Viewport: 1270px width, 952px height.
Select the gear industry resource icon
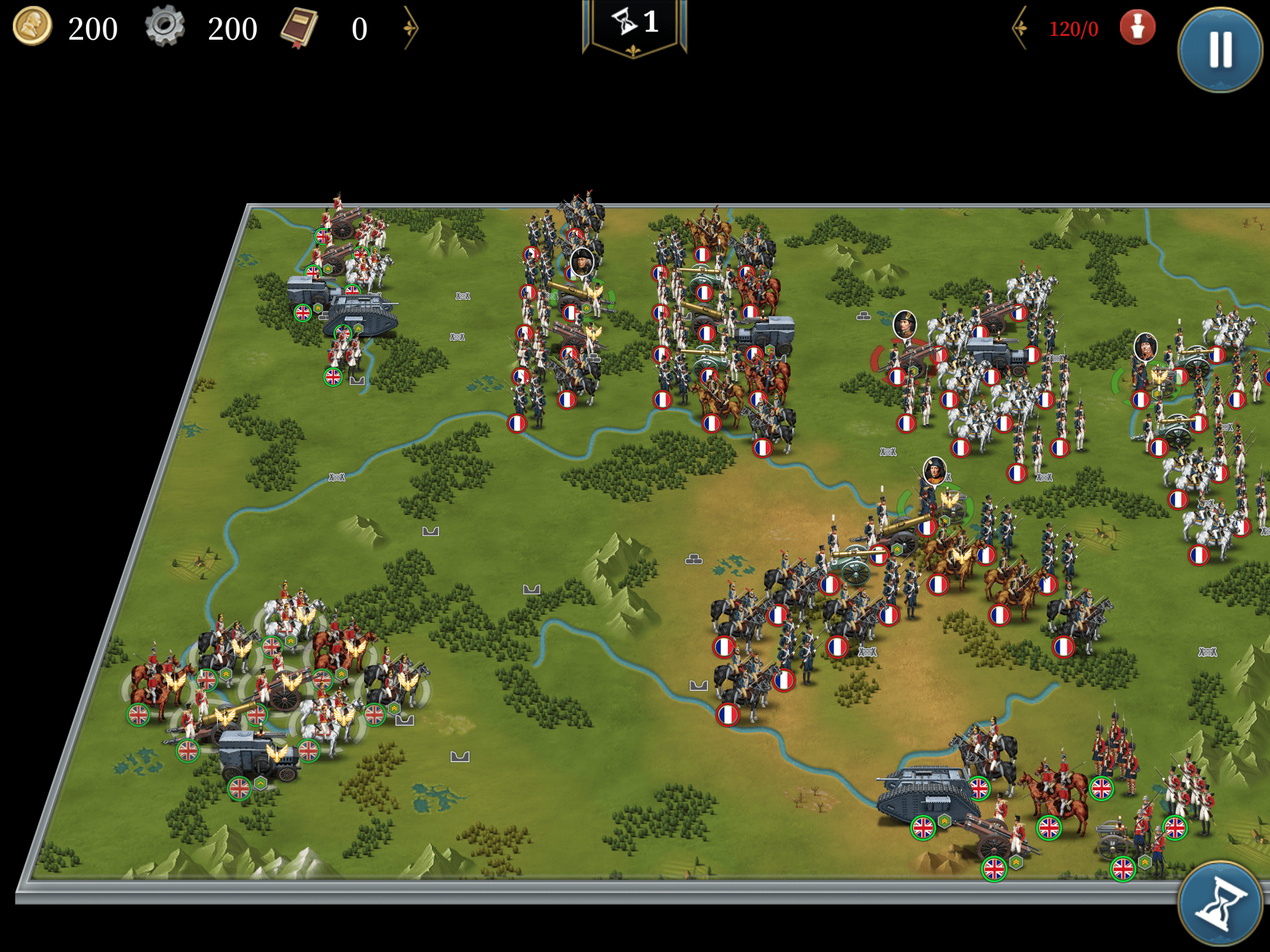(165, 27)
